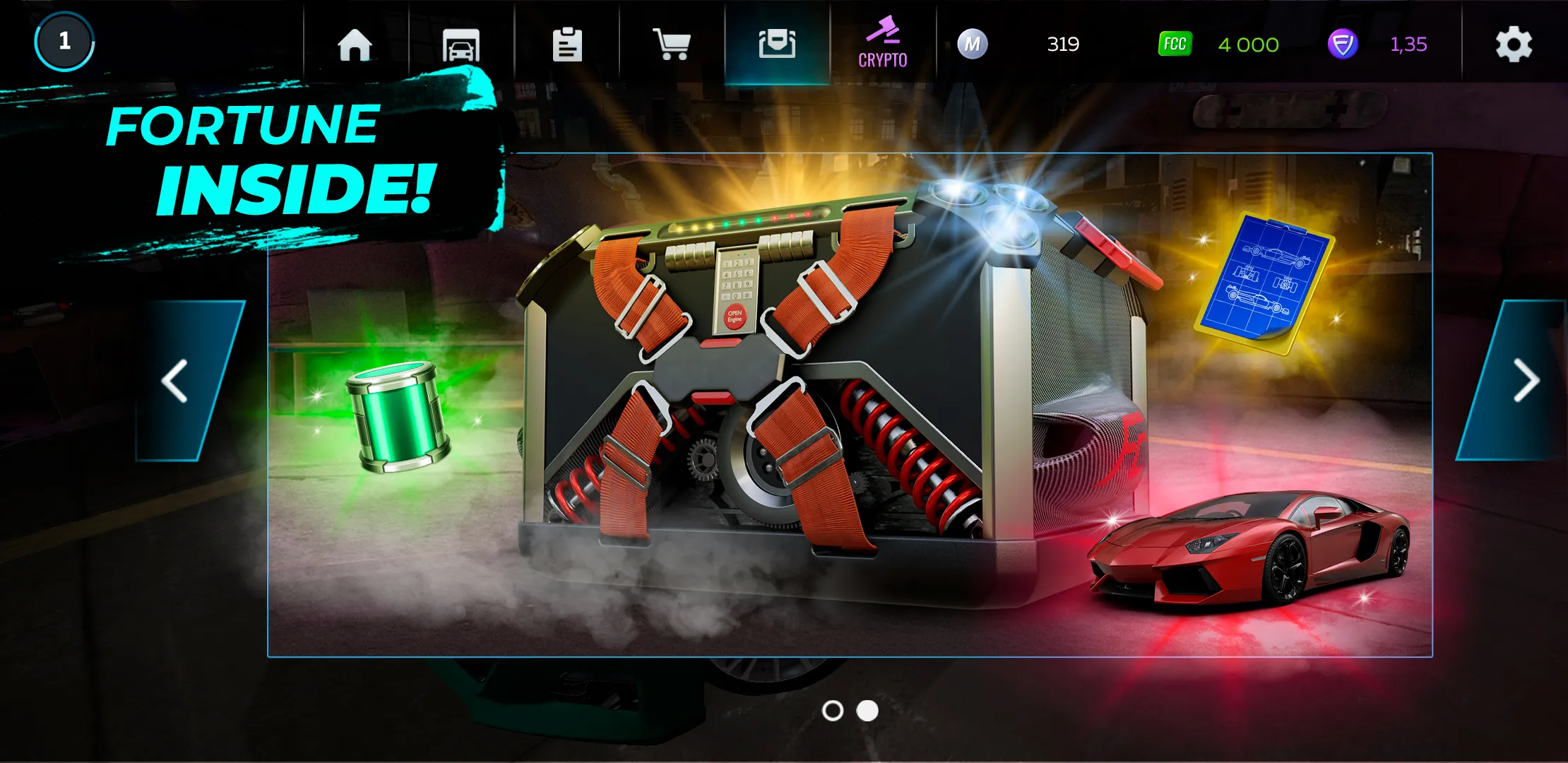Check the 4 000 FCC balance display
The height and width of the screenshot is (763, 1568).
coord(1247,45)
